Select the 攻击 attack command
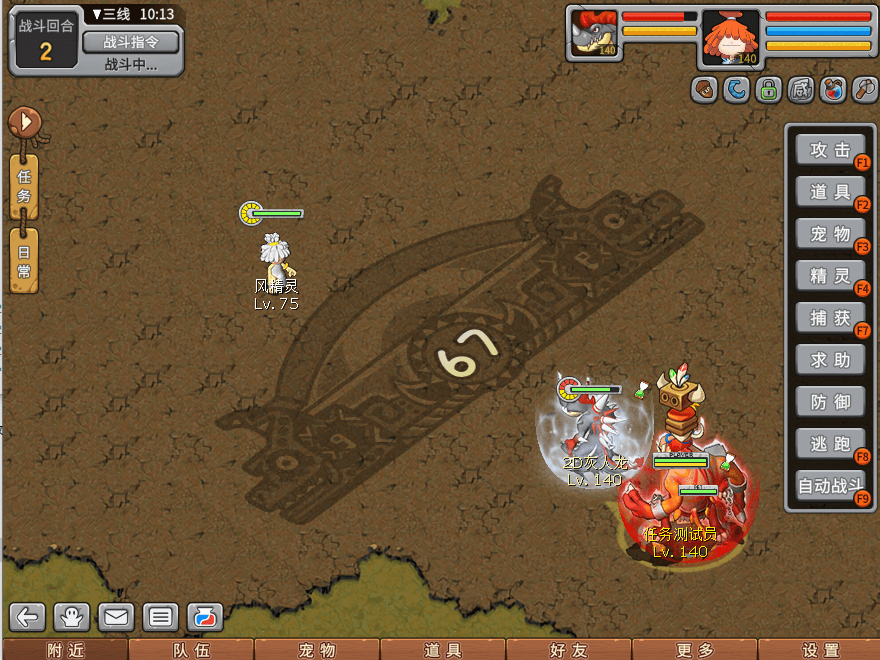The width and height of the screenshot is (880, 660). pos(830,150)
